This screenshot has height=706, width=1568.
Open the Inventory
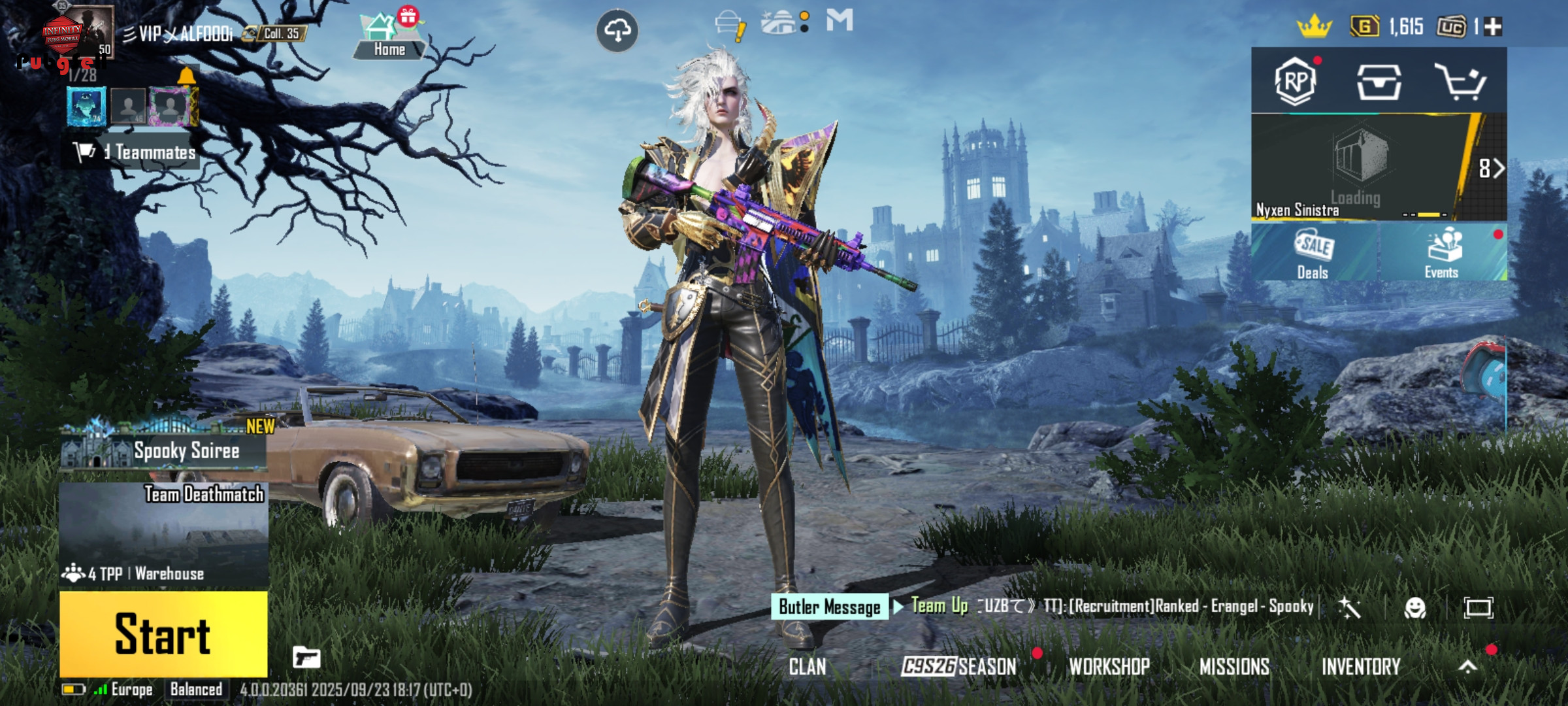tap(1361, 667)
